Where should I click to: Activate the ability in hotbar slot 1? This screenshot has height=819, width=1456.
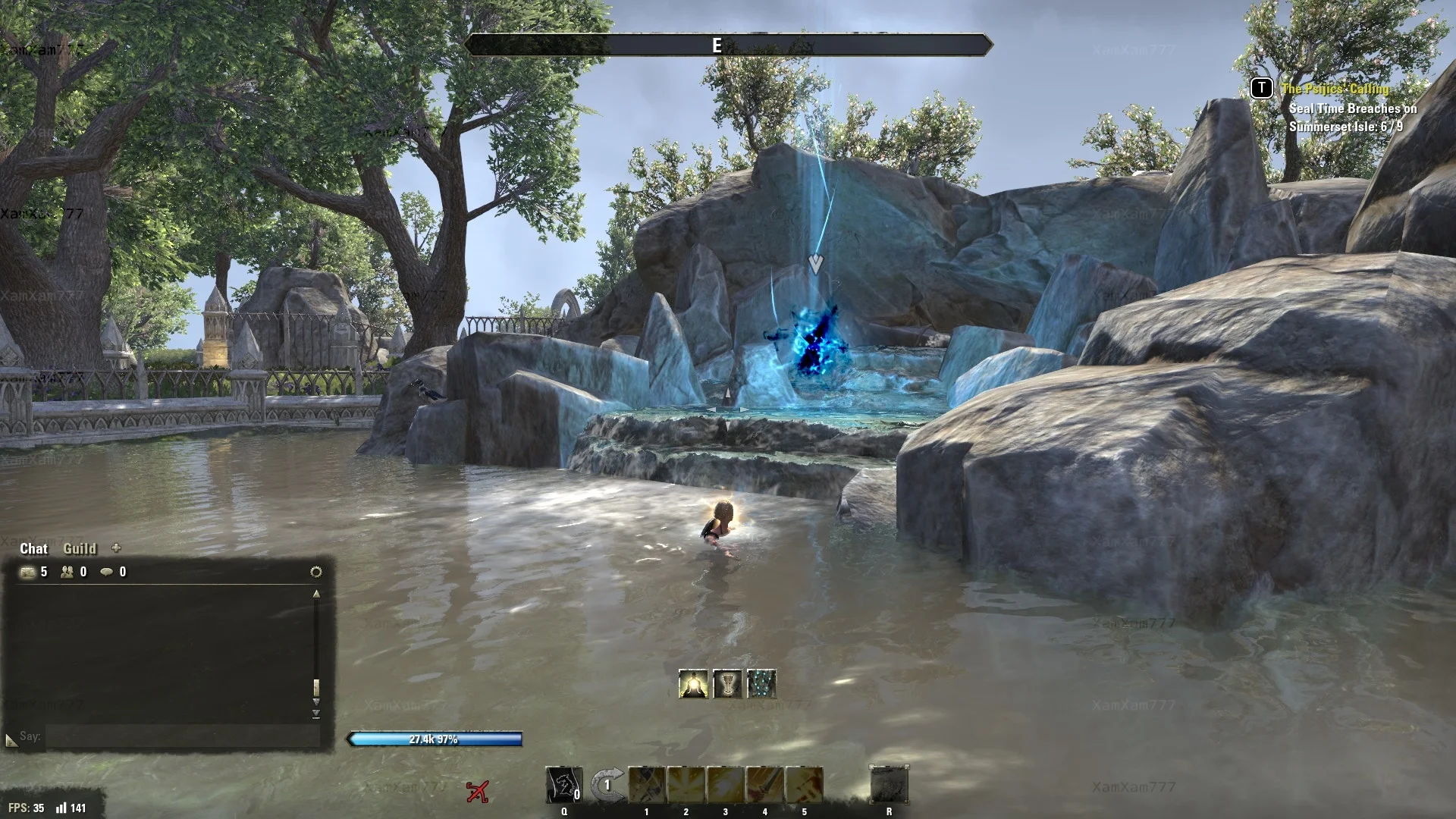647,785
